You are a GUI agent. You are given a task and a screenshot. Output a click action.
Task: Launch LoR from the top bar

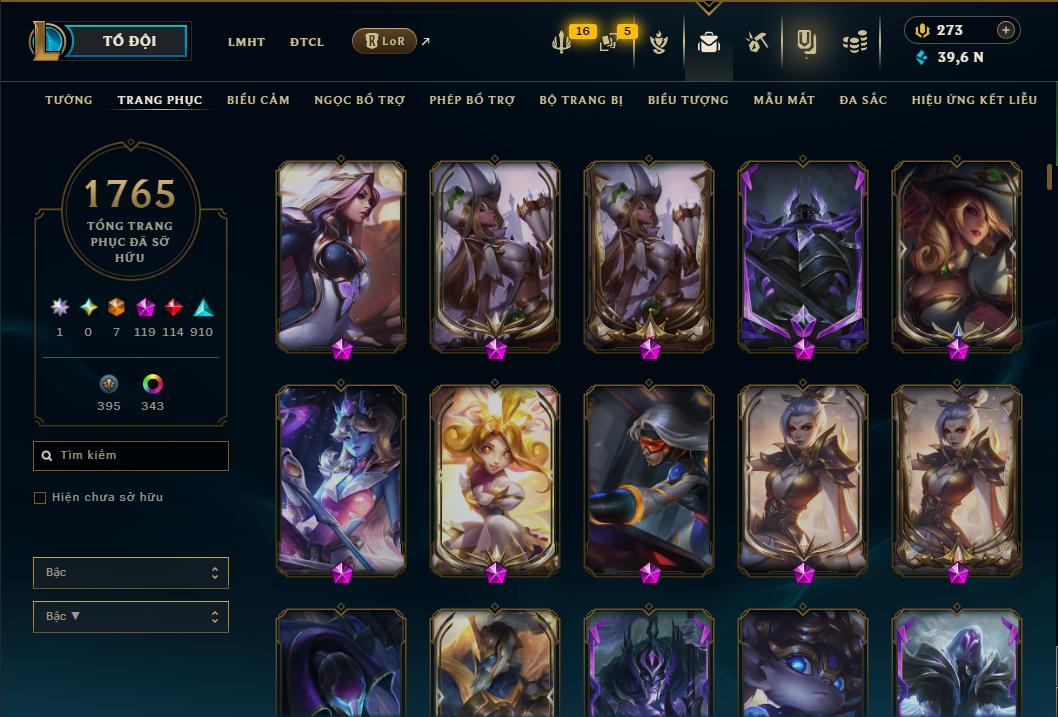point(385,41)
